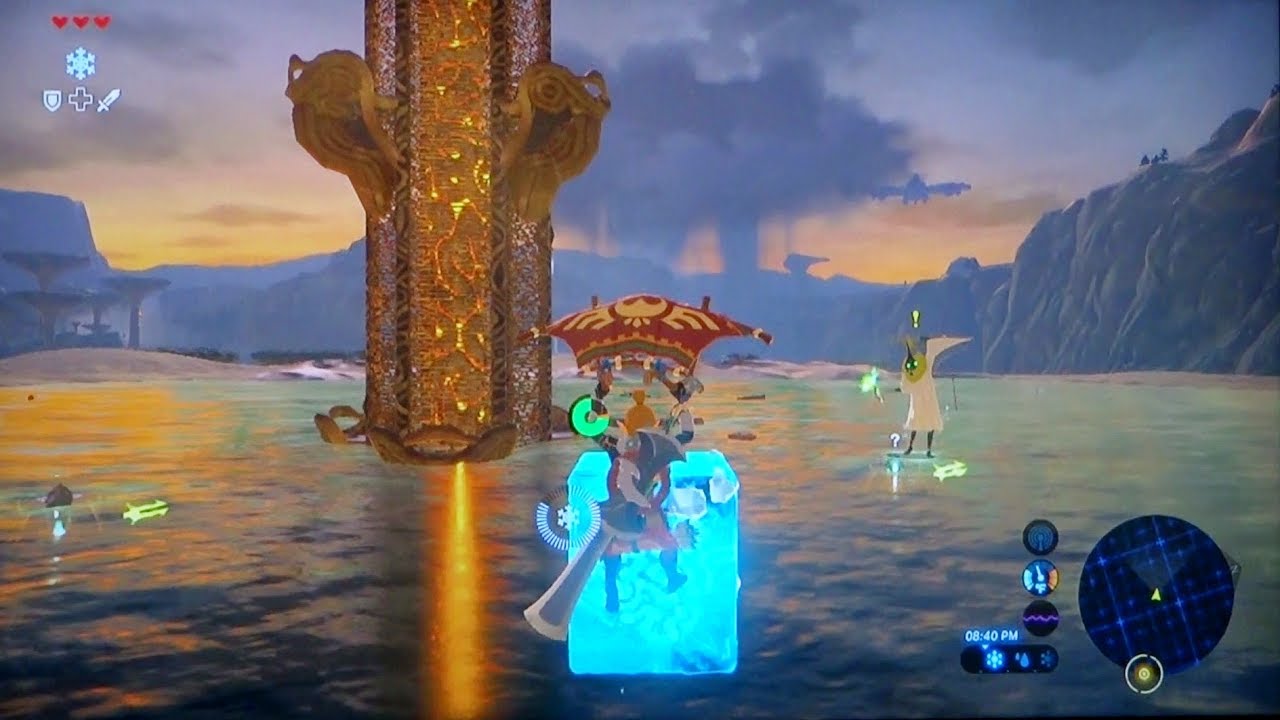
Task: Click the water droplet weather icon
Action: [1023, 659]
